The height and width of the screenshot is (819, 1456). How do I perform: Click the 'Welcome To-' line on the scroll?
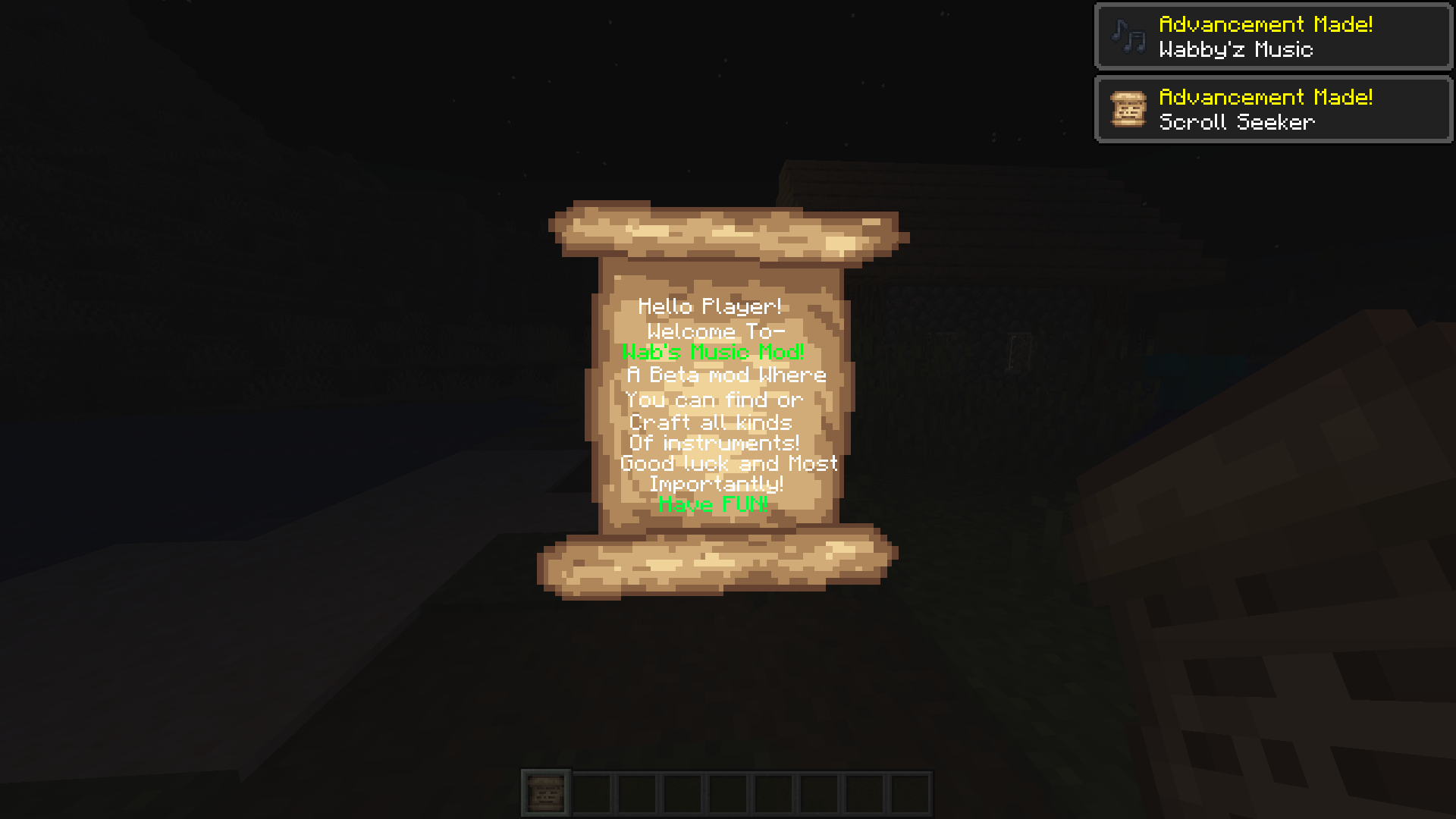(x=717, y=331)
